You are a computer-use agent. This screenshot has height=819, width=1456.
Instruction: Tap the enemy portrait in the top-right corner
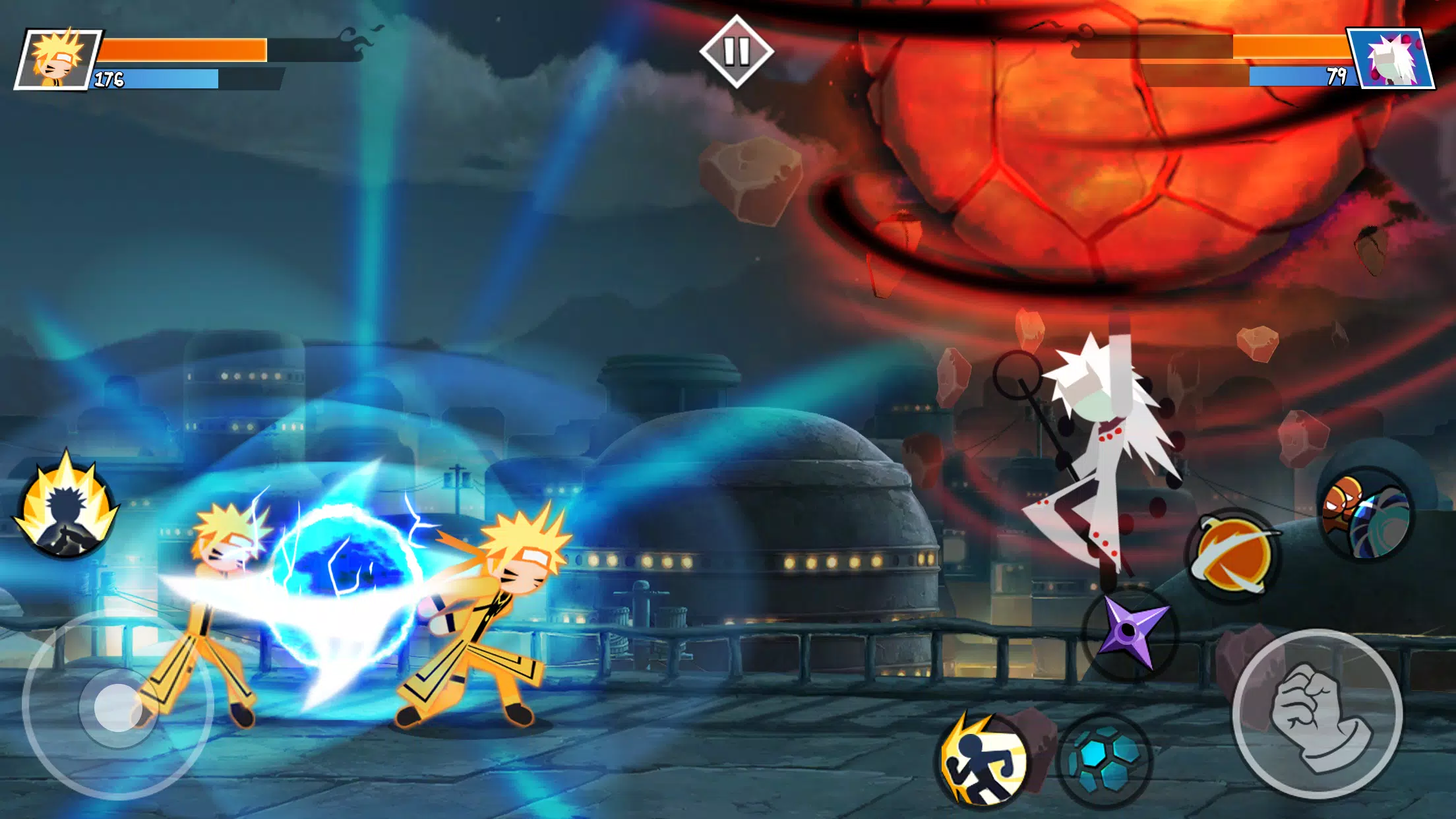point(1398,58)
